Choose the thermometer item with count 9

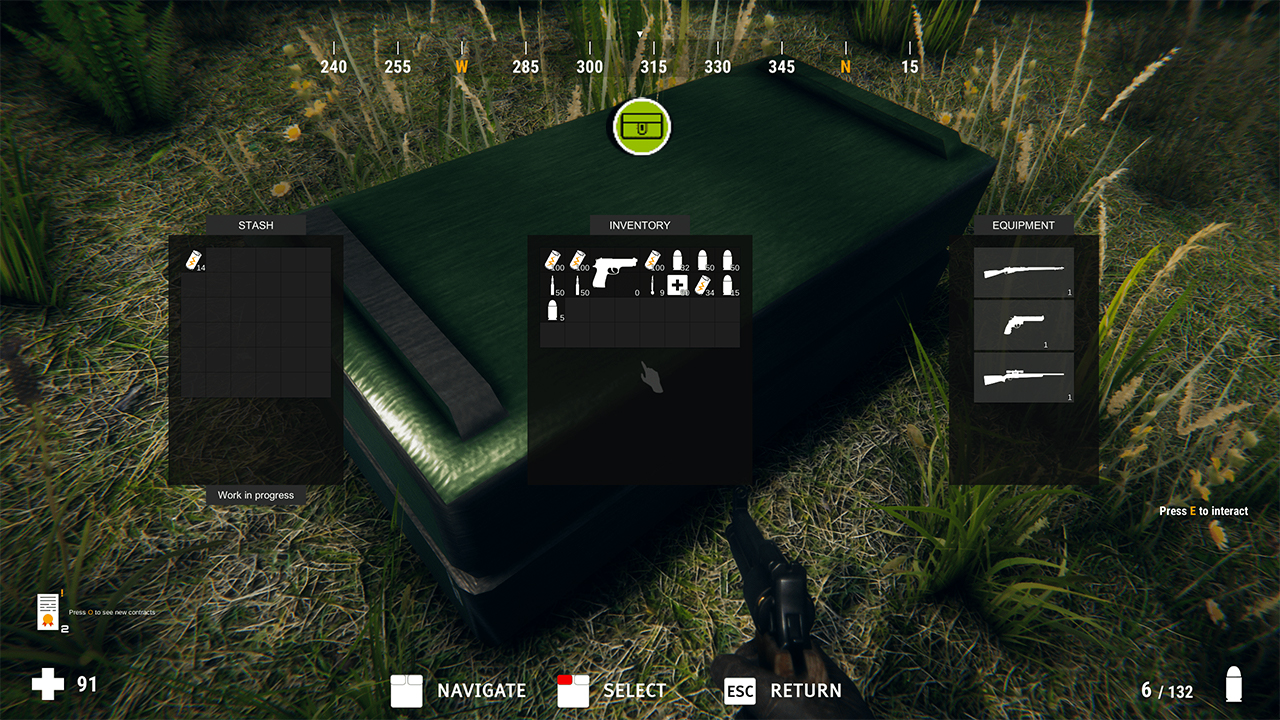653,286
